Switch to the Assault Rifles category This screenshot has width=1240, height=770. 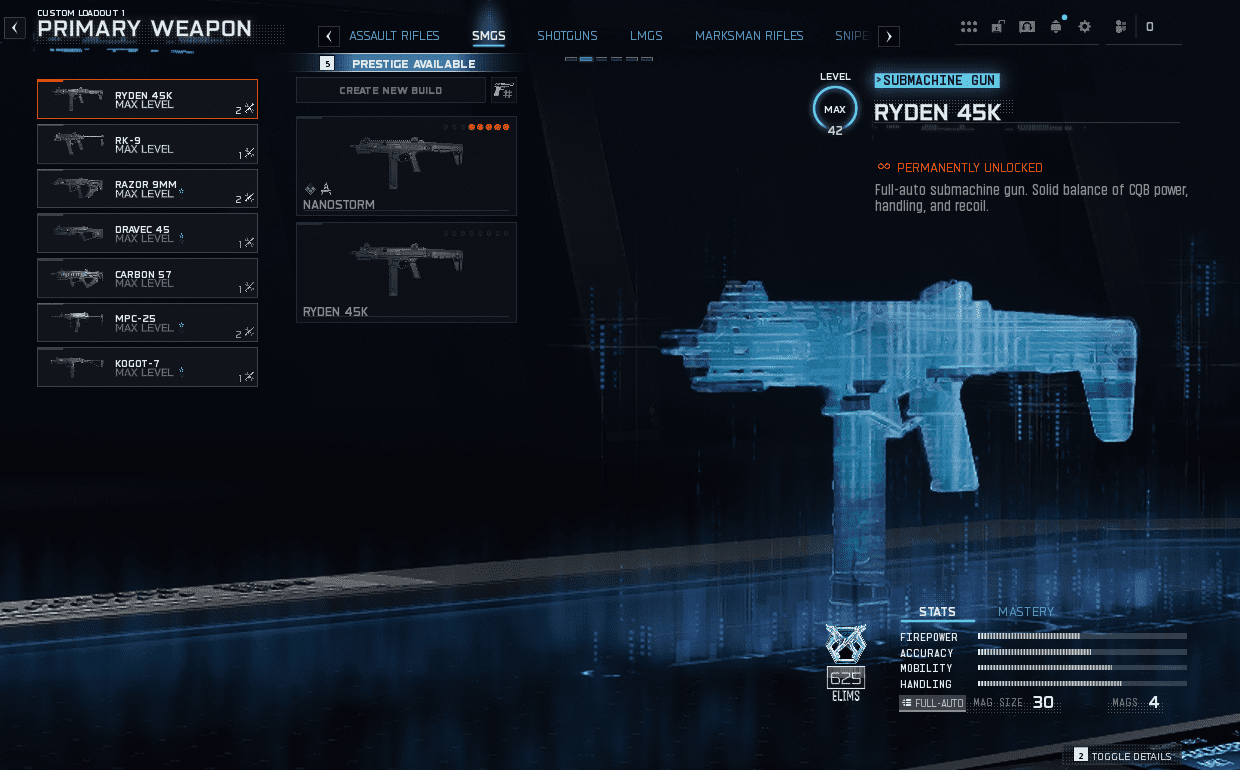[394, 36]
